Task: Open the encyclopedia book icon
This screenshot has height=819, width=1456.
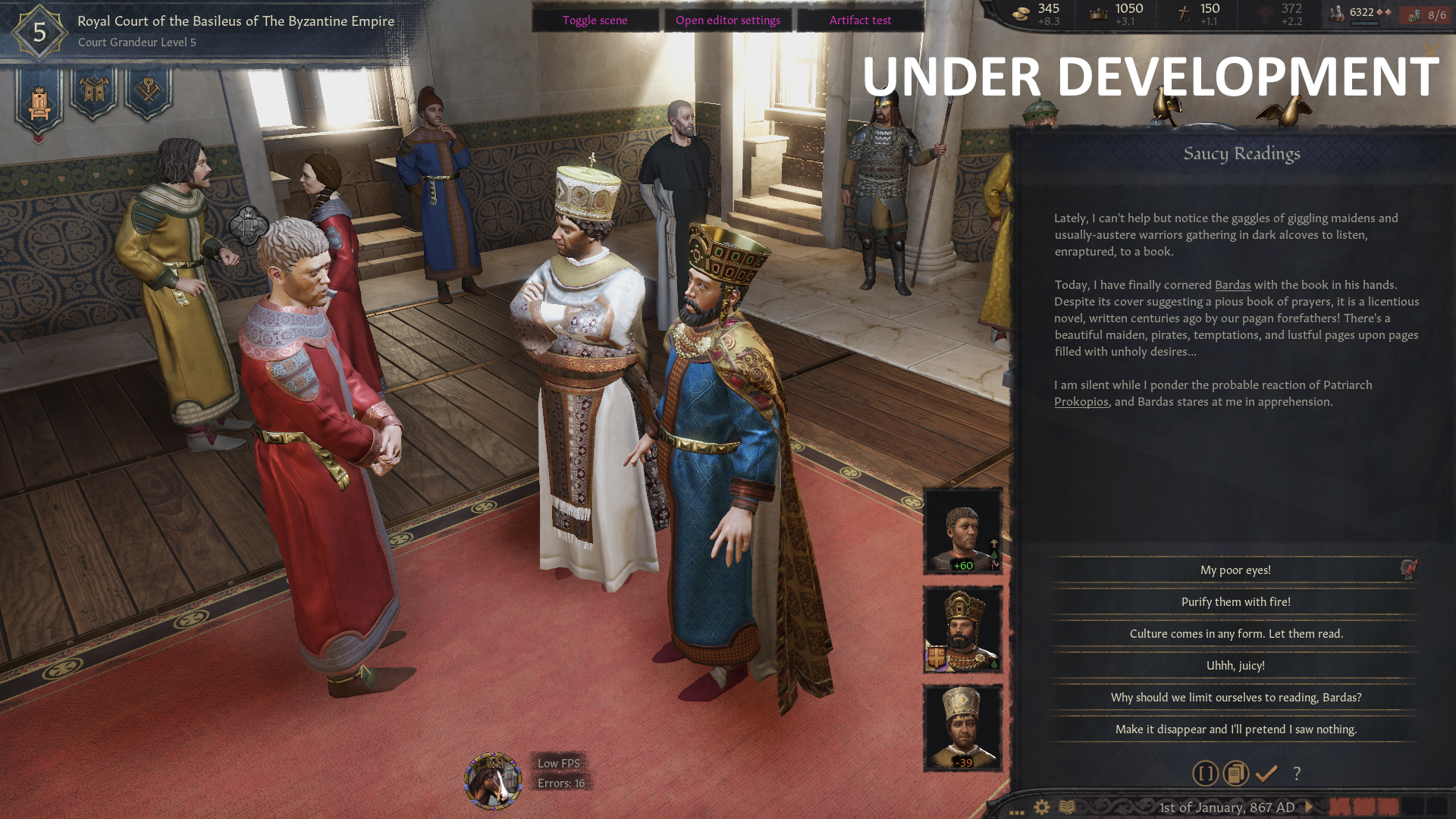Action: (x=1067, y=807)
